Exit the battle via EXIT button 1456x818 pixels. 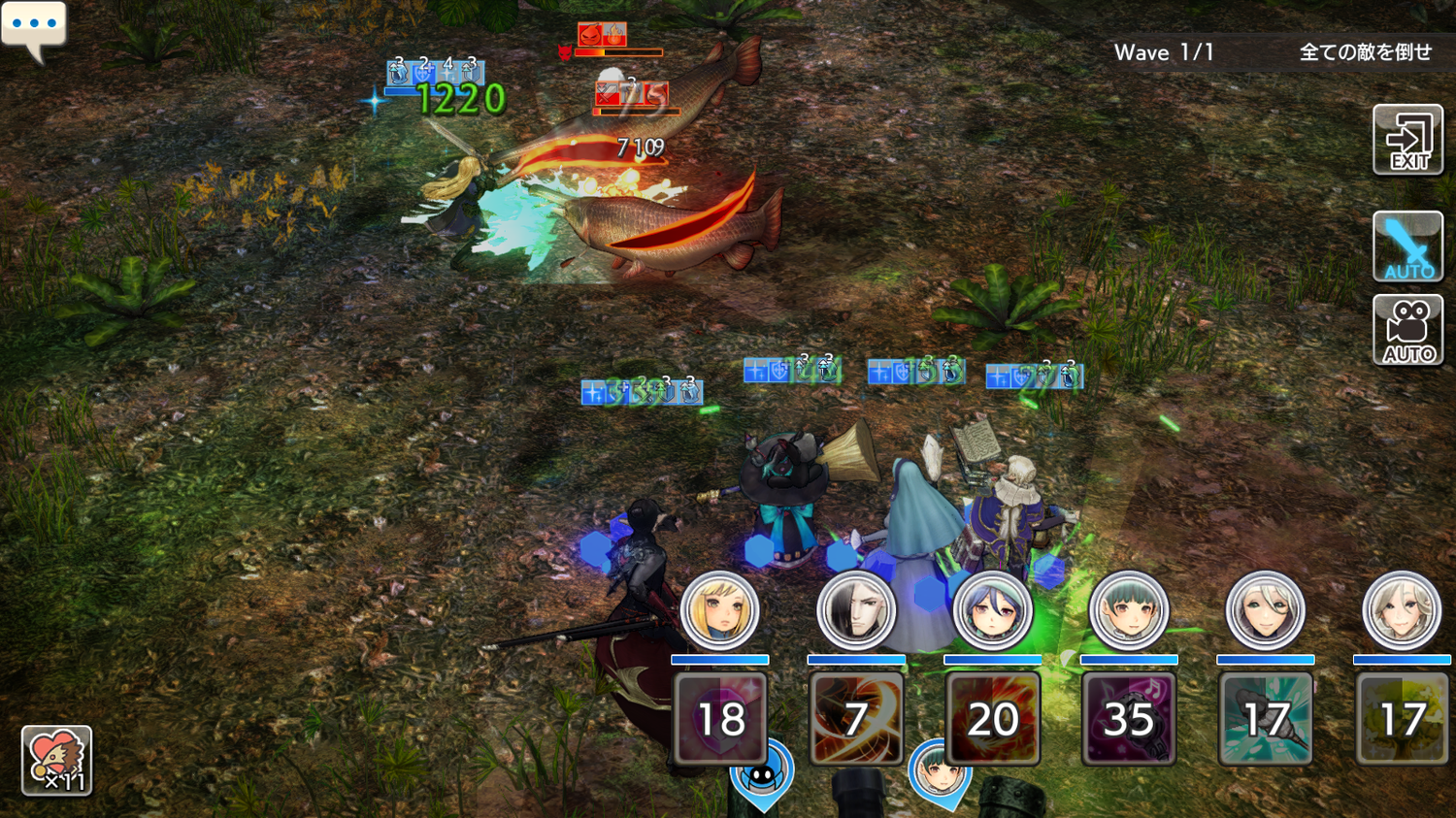[1407, 141]
